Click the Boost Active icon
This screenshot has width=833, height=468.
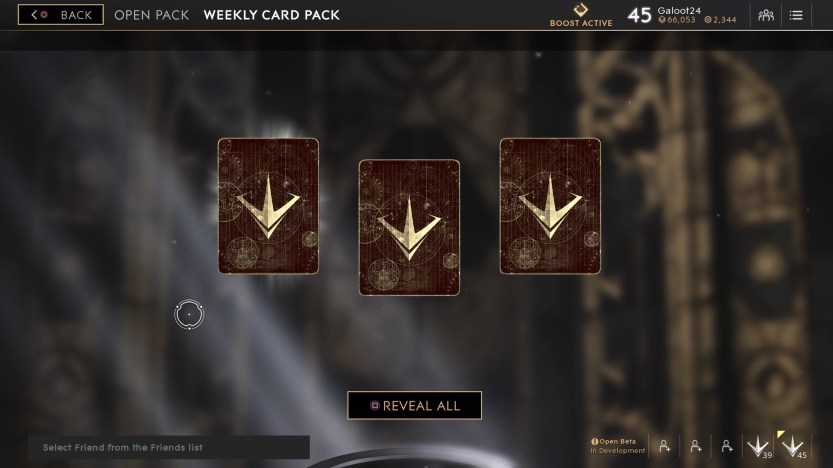coord(581,11)
